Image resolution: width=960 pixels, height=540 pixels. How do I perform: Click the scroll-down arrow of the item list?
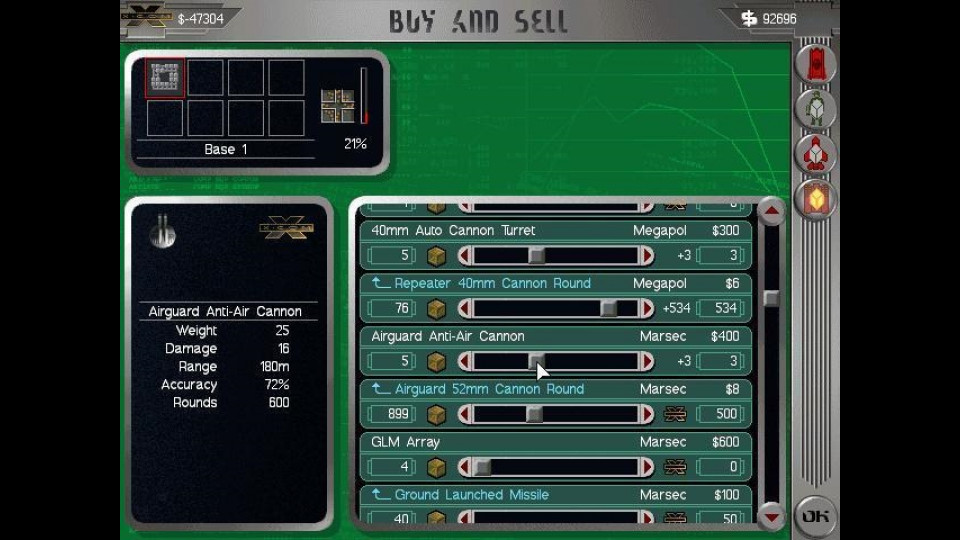point(771,516)
